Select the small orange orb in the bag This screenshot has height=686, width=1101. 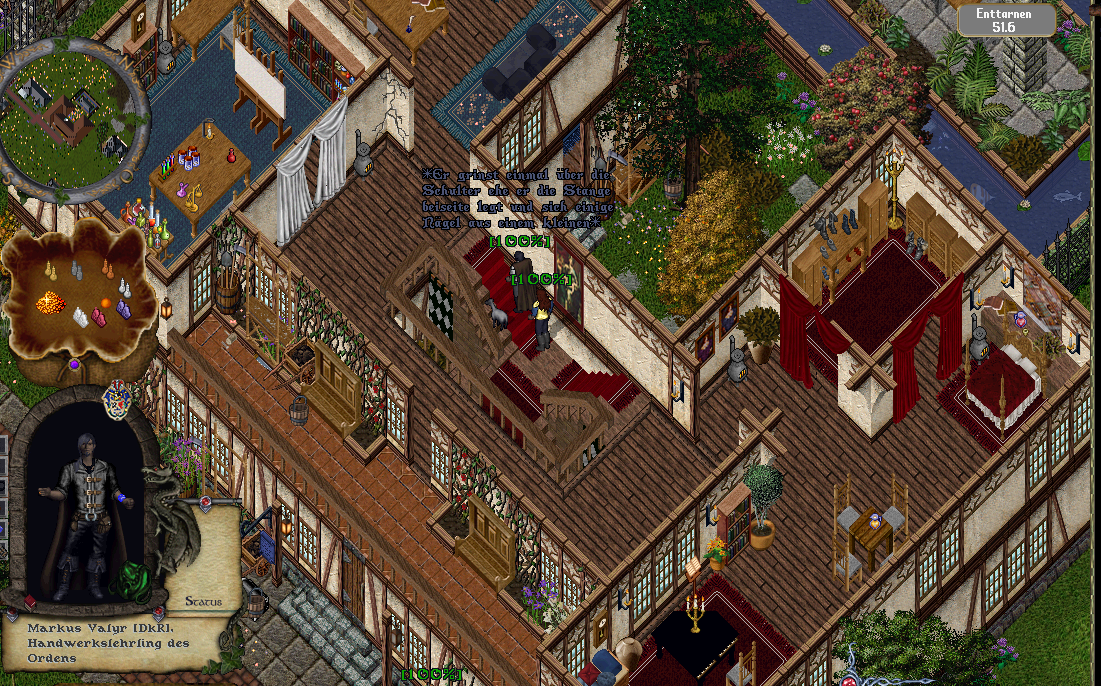coord(105,303)
